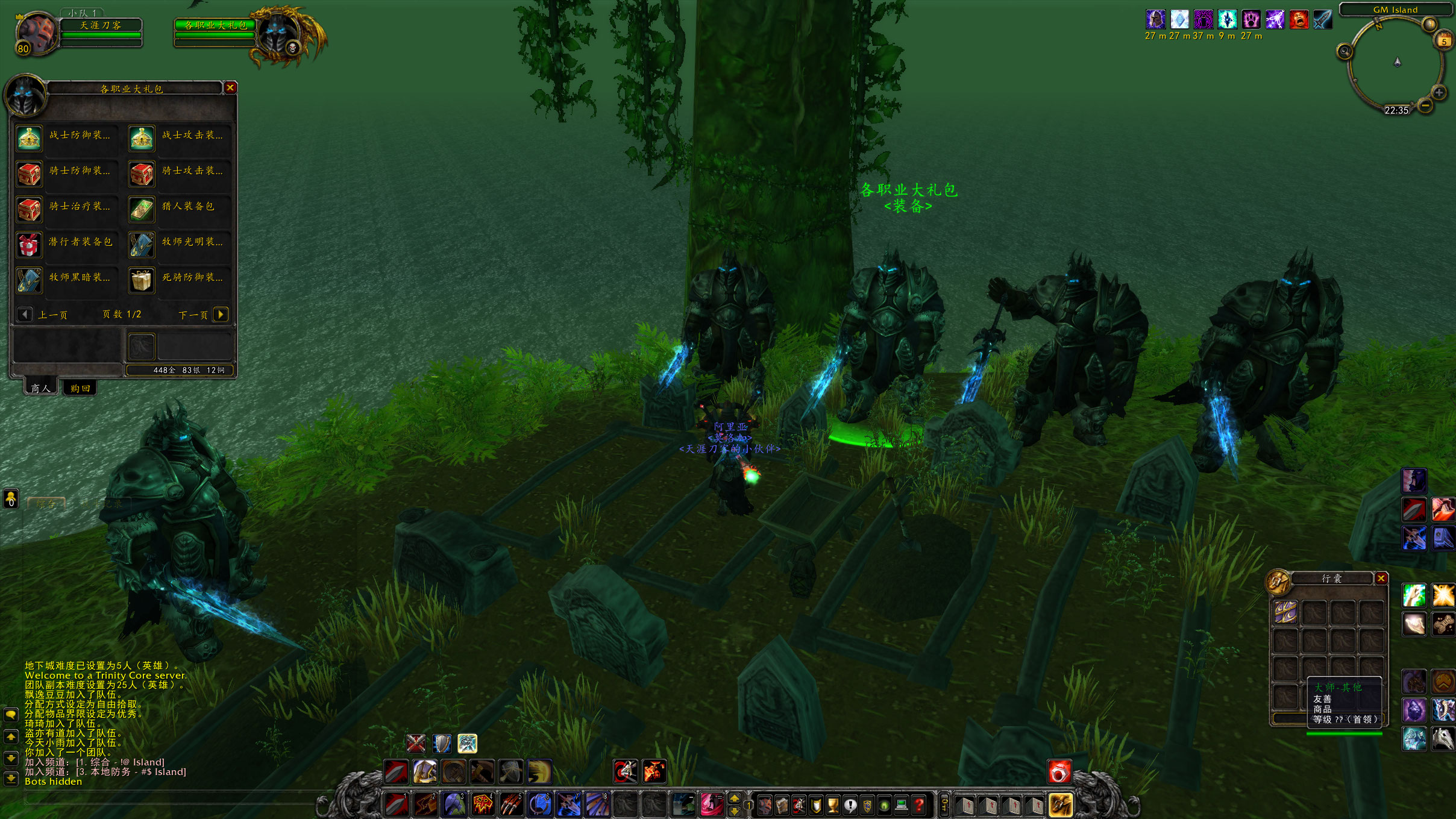Select the 骑士治疗装 item
This screenshot has width=1456, height=819.
coord(29,210)
